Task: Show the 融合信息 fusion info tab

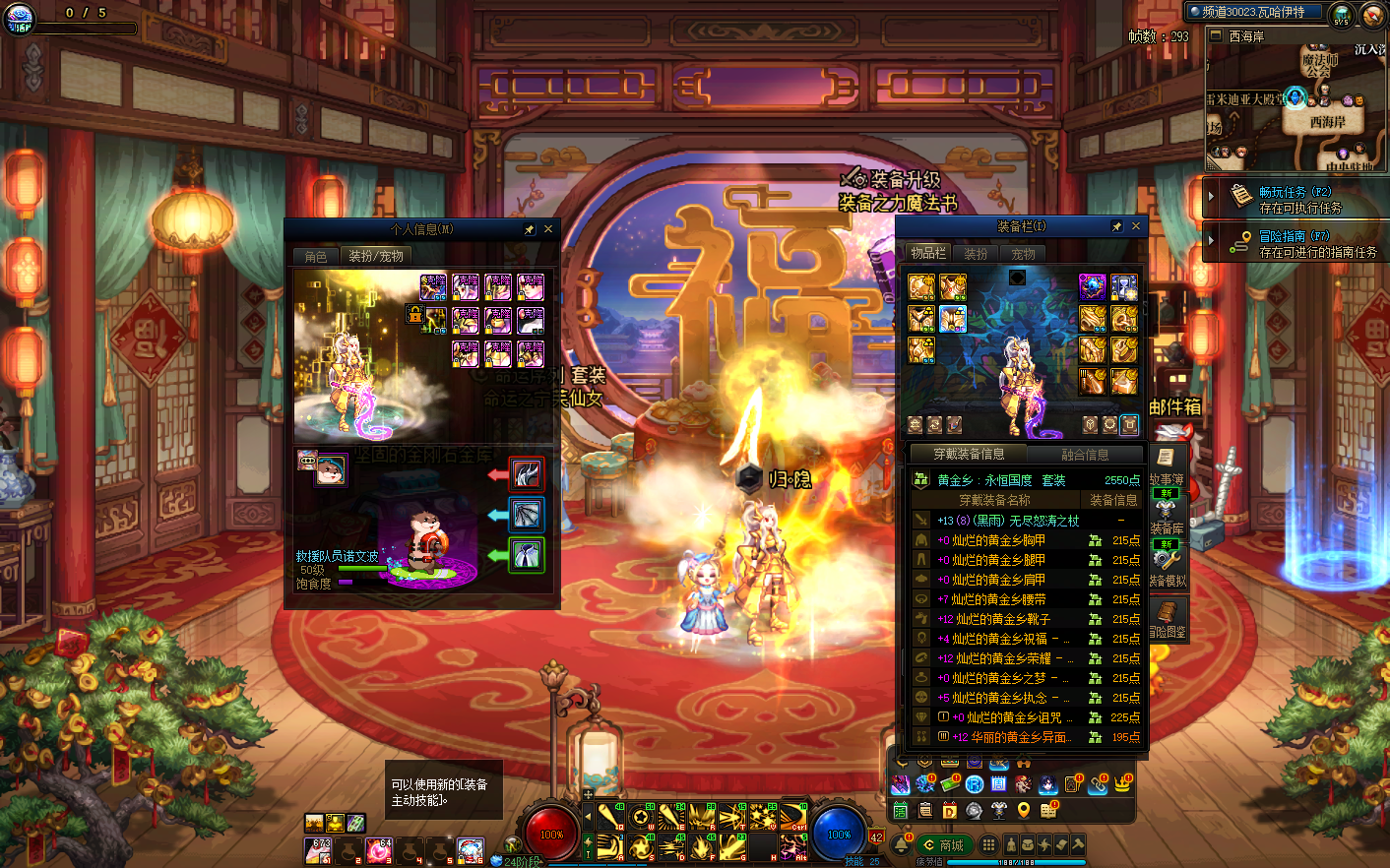Action: point(1085,454)
